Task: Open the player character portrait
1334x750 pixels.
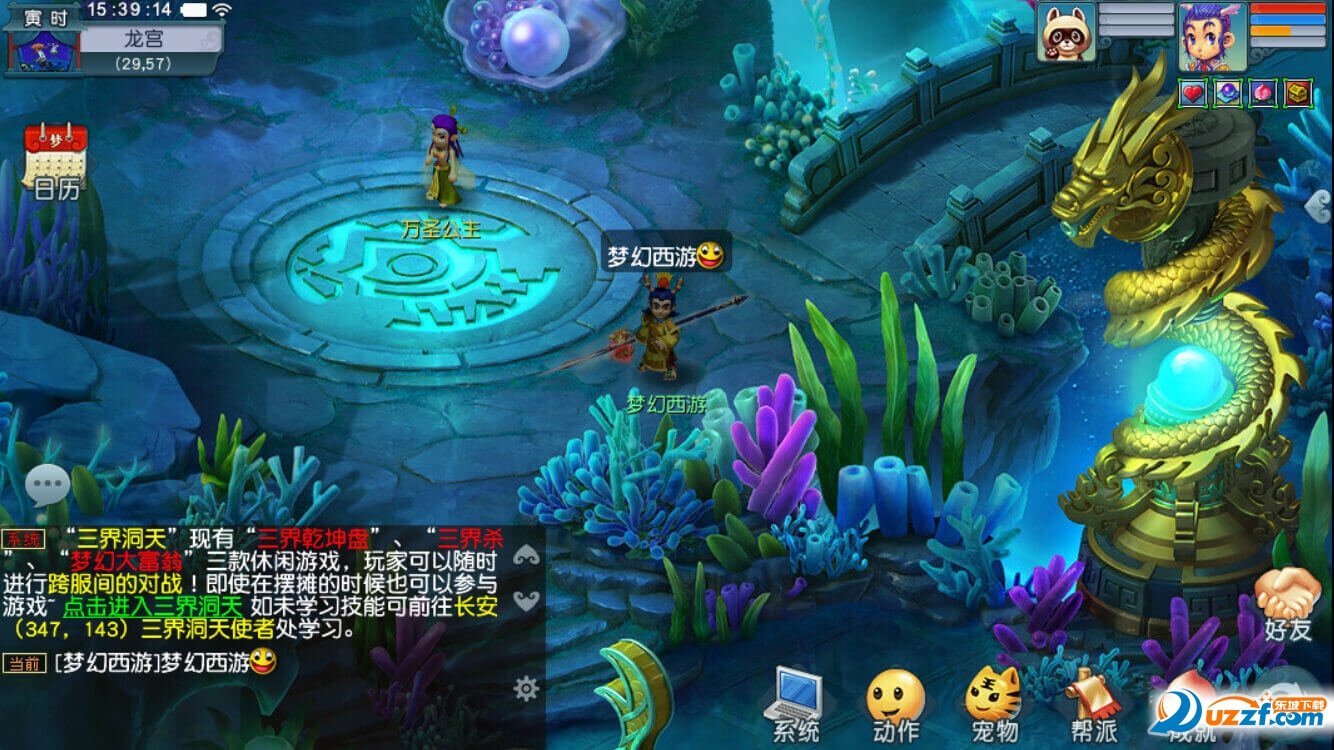Action: tap(1211, 35)
